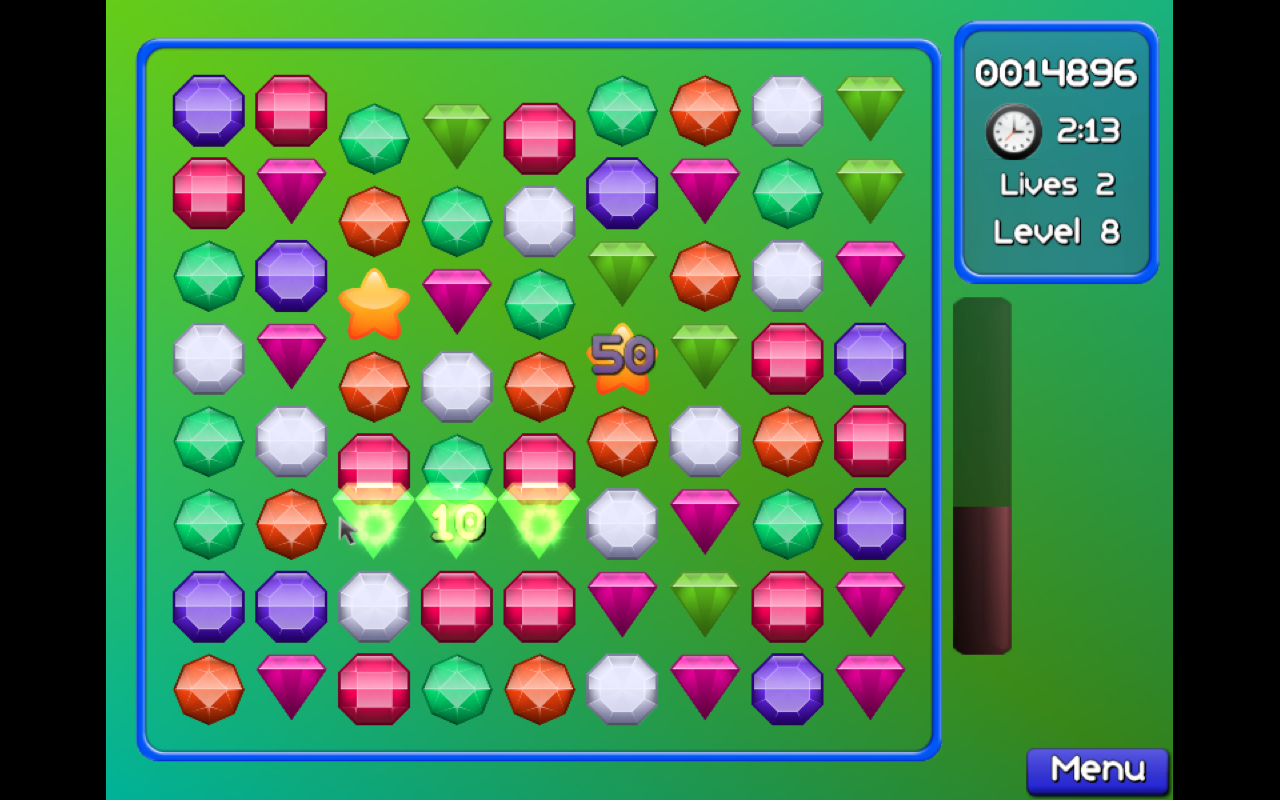Click the purple octagon gem in the bottom row
The image size is (1280, 800).
tap(788, 687)
